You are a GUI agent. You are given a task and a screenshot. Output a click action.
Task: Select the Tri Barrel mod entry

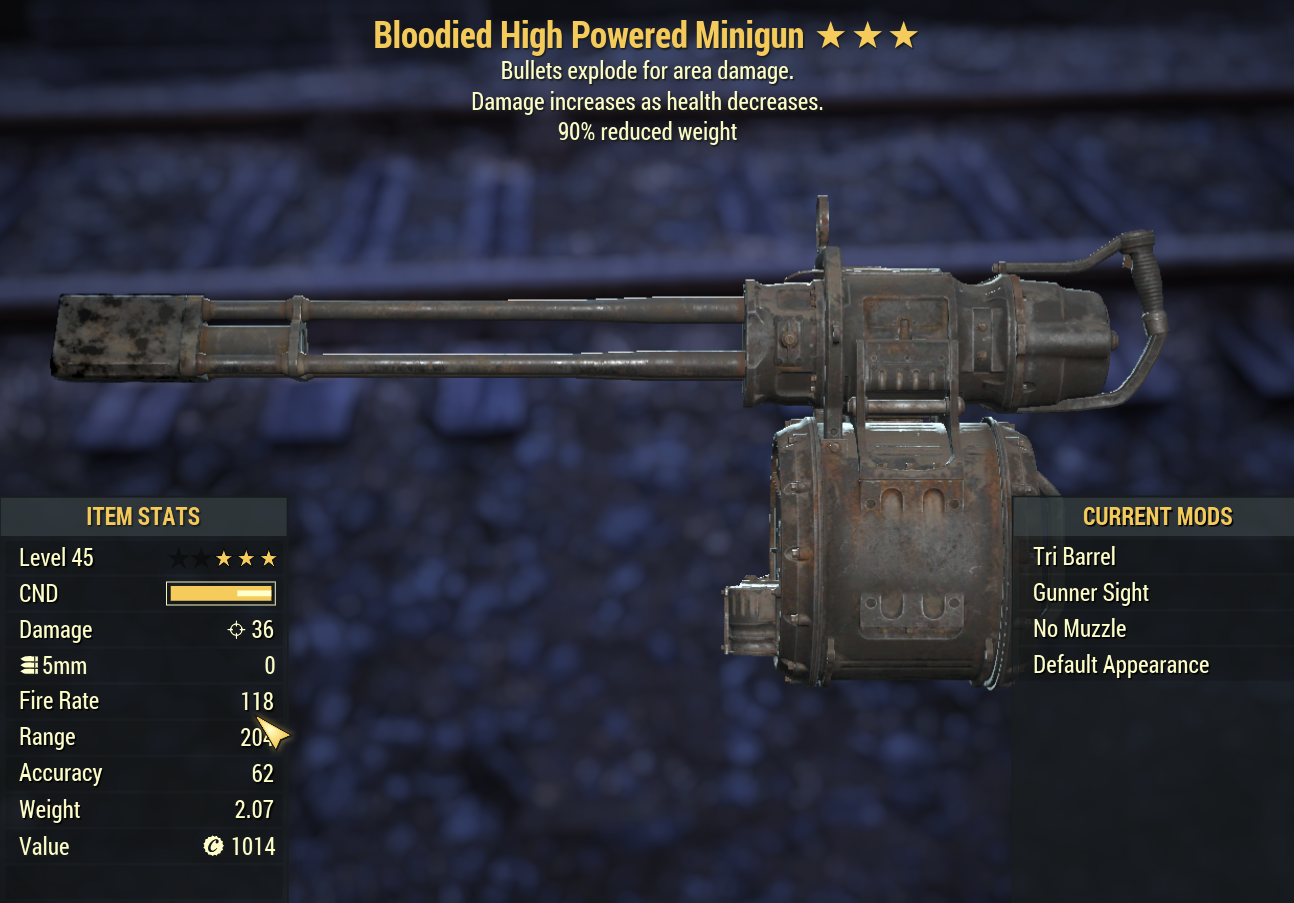[x=1074, y=557]
